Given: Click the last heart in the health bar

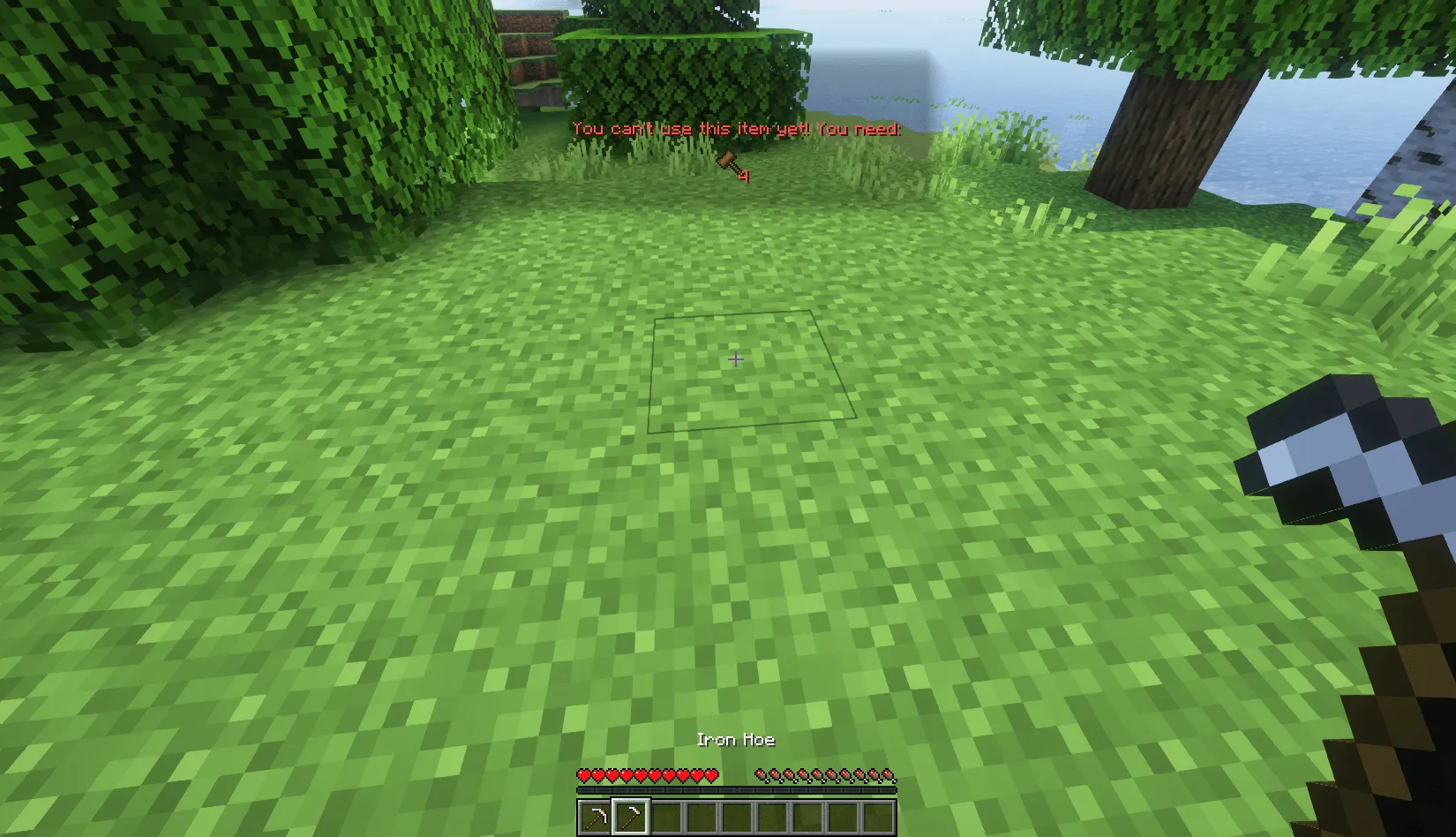Looking at the screenshot, I should coord(711,774).
